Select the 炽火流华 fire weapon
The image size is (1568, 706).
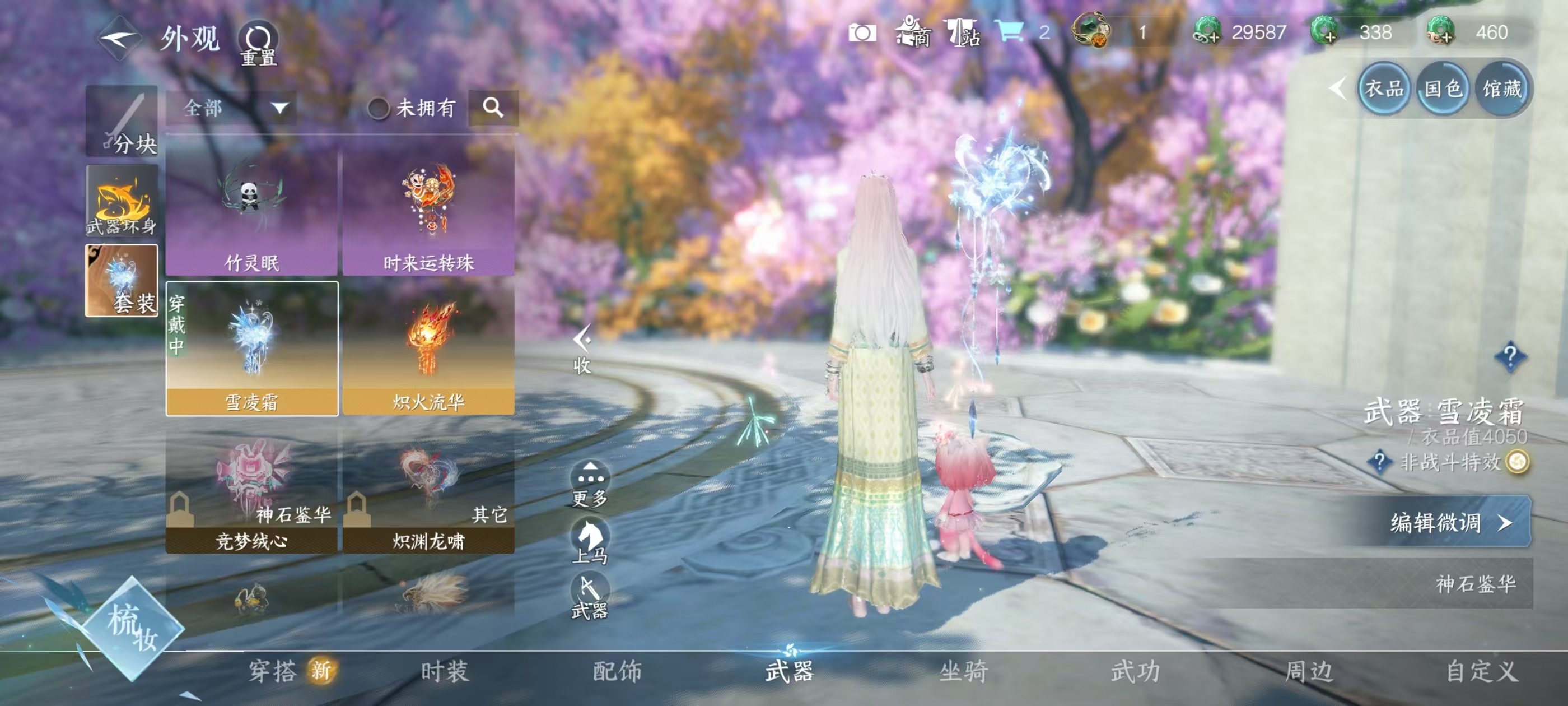click(x=428, y=350)
